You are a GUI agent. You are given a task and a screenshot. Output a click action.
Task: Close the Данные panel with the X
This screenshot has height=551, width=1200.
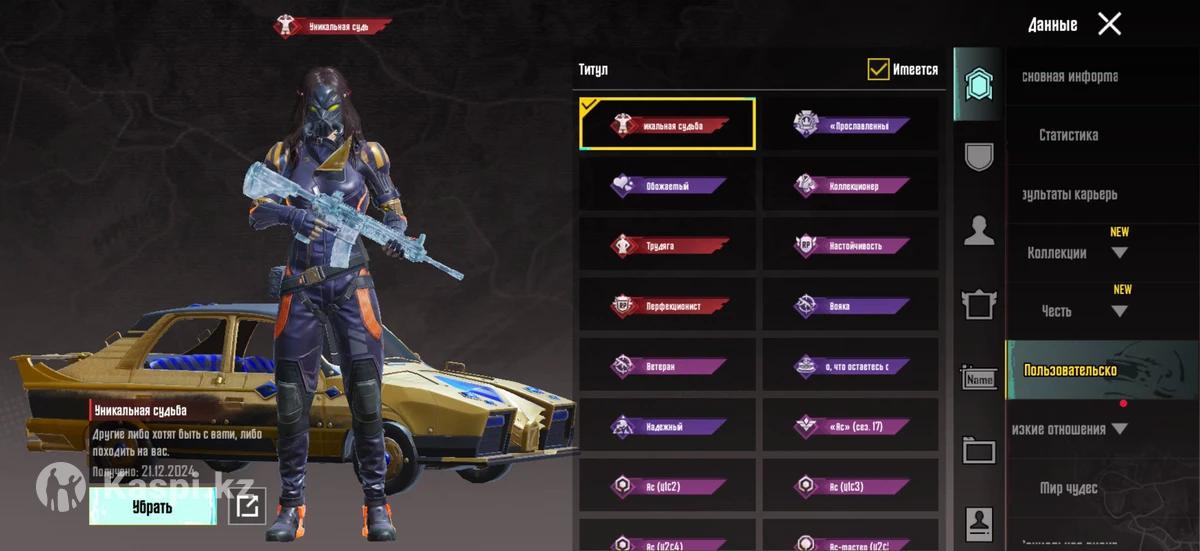1109,24
